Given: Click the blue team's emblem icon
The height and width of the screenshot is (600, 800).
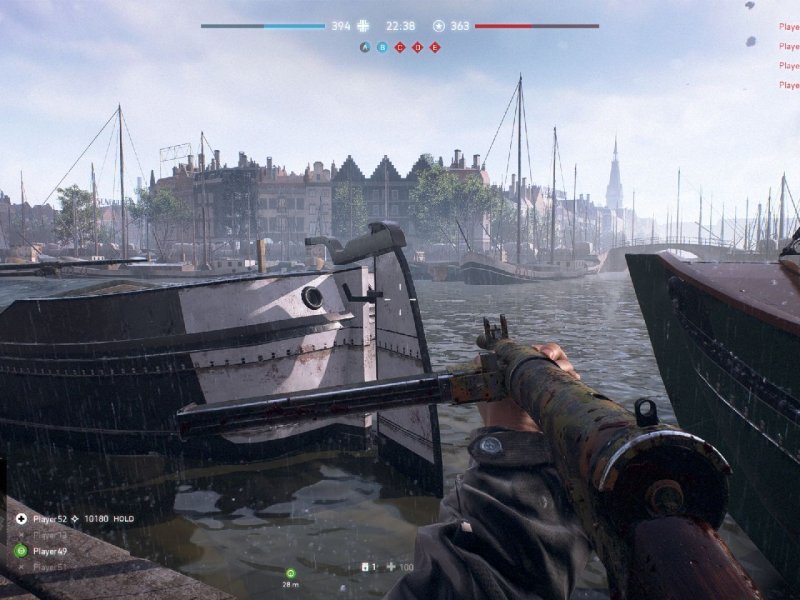Looking at the screenshot, I should [363, 26].
